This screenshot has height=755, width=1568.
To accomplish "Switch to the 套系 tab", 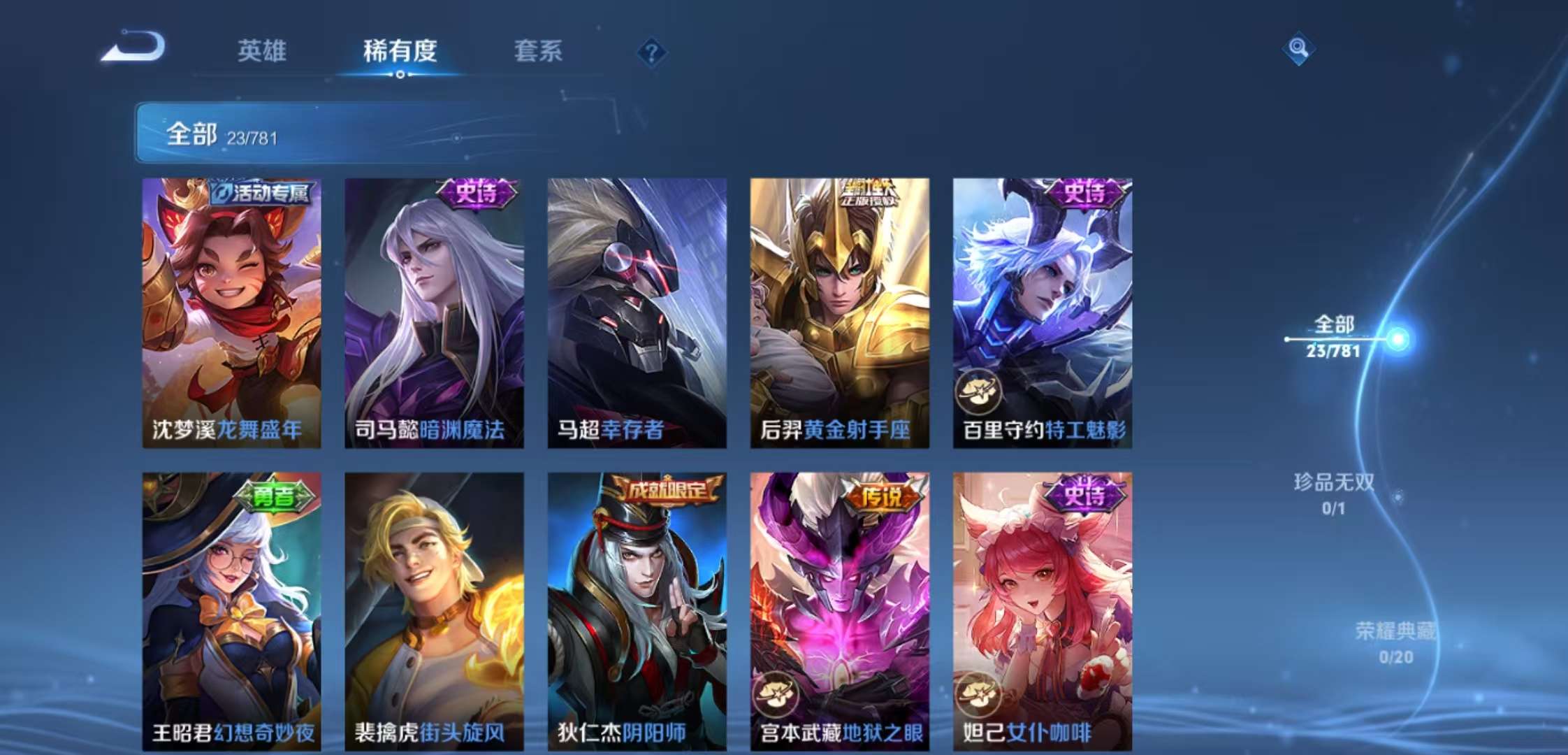I will (539, 51).
